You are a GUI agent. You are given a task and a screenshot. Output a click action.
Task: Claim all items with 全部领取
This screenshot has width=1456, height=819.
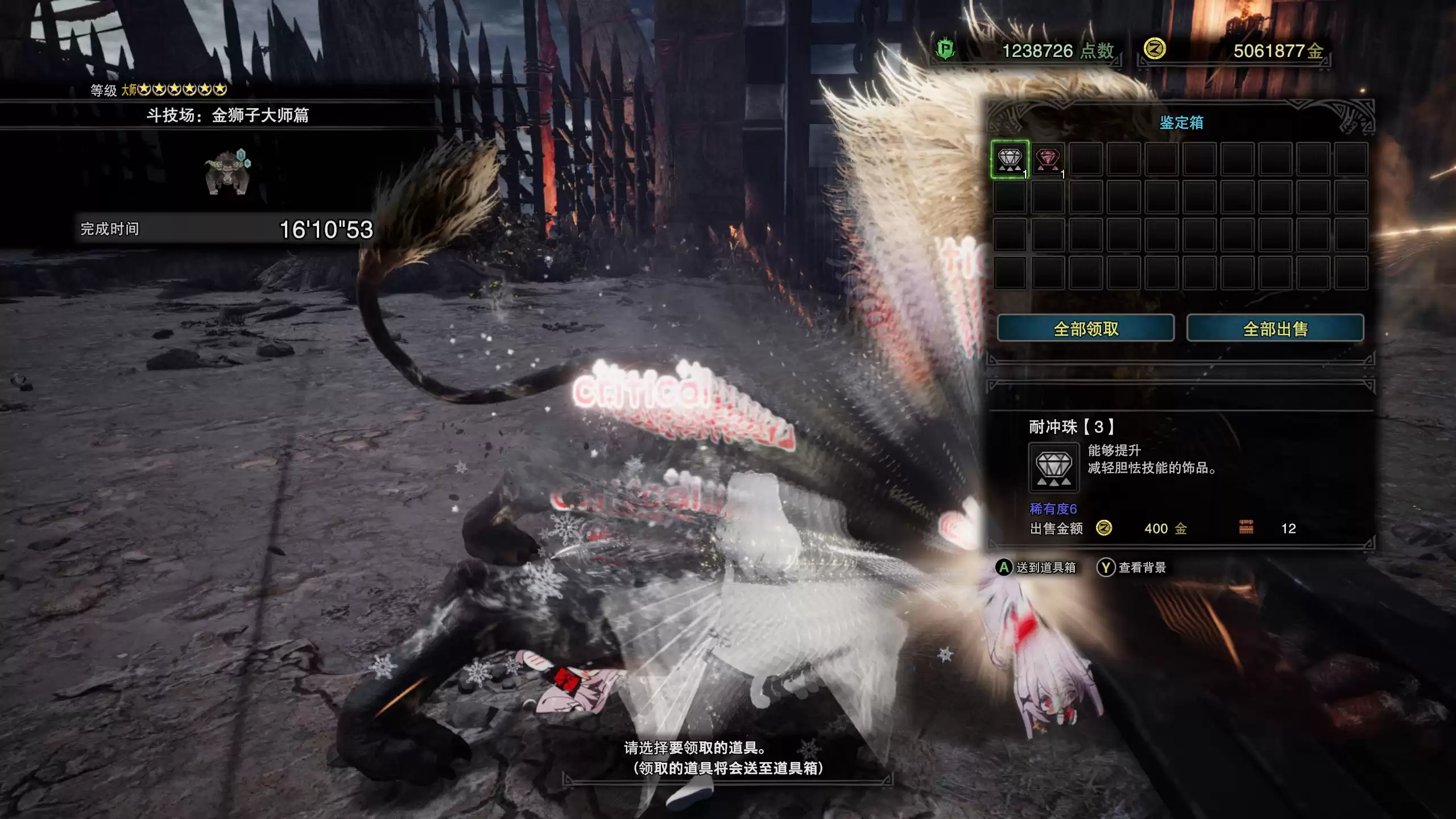pos(1085,328)
